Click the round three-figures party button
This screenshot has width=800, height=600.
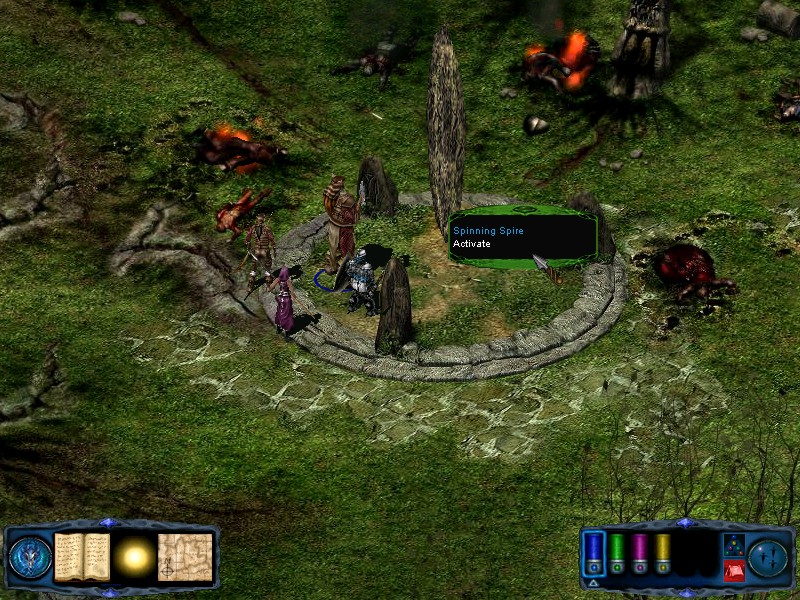click(769, 557)
